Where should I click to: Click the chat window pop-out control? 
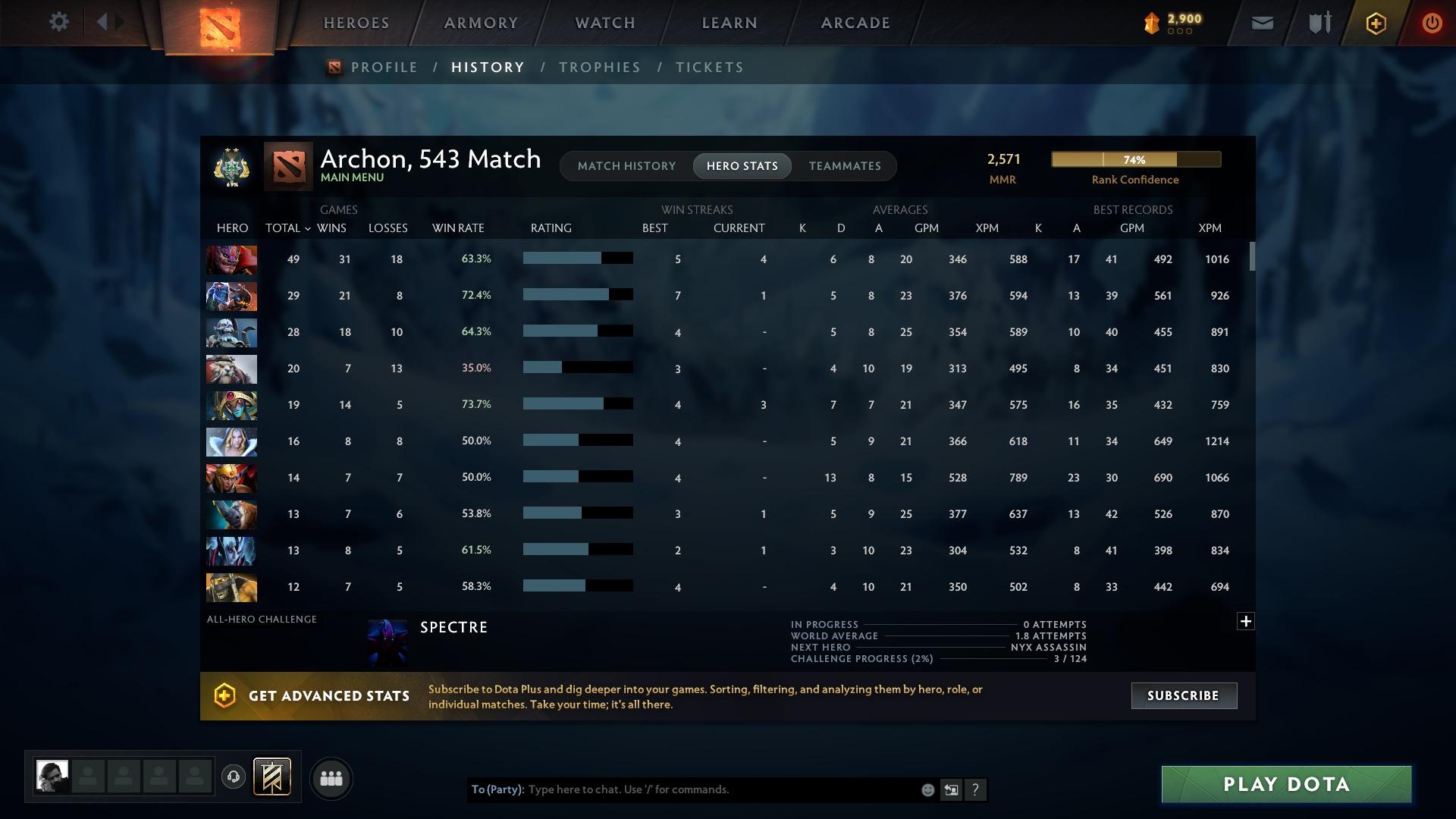click(x=951, y=790)
